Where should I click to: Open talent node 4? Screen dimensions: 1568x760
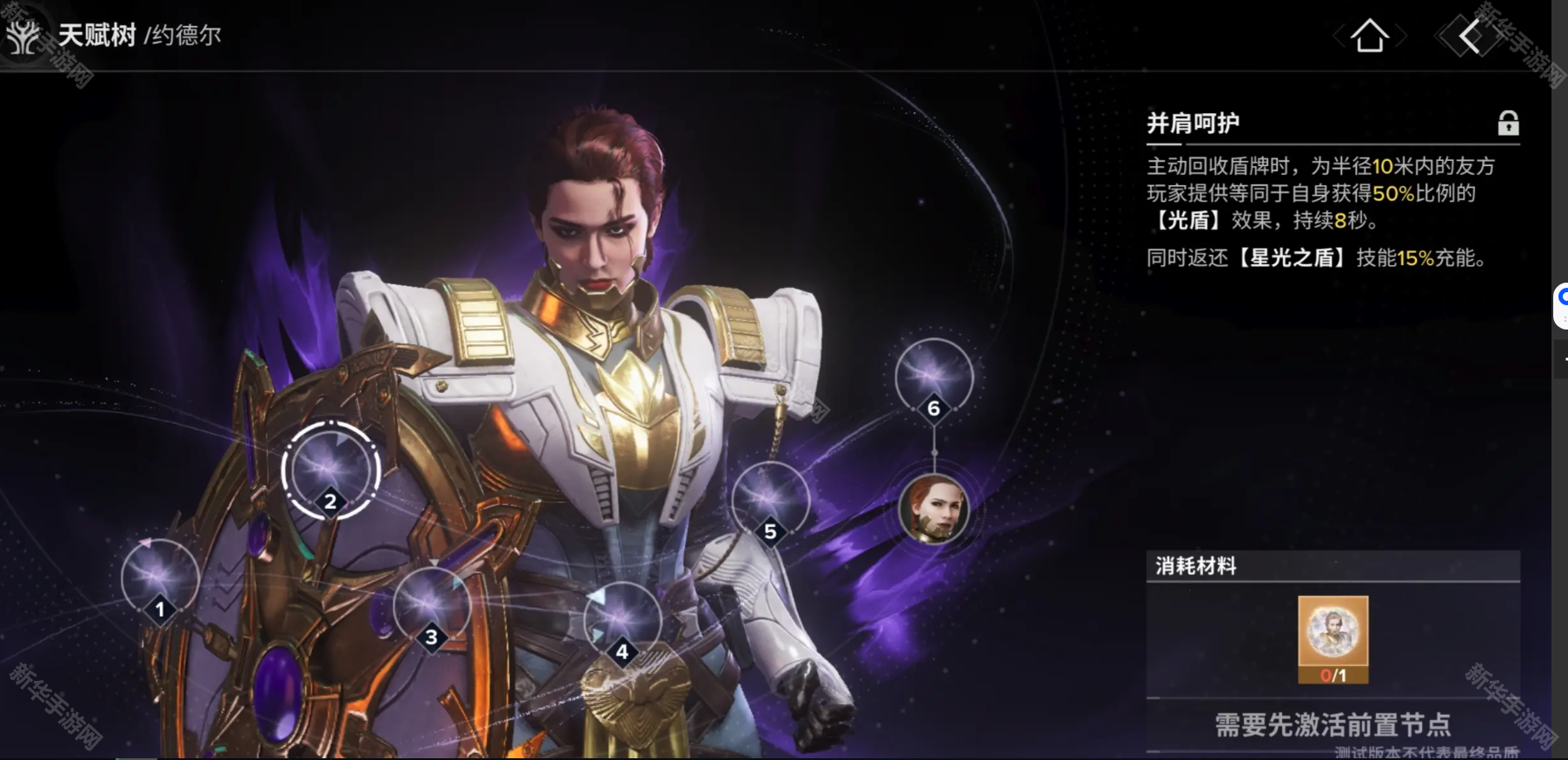[x=621, y=621]
